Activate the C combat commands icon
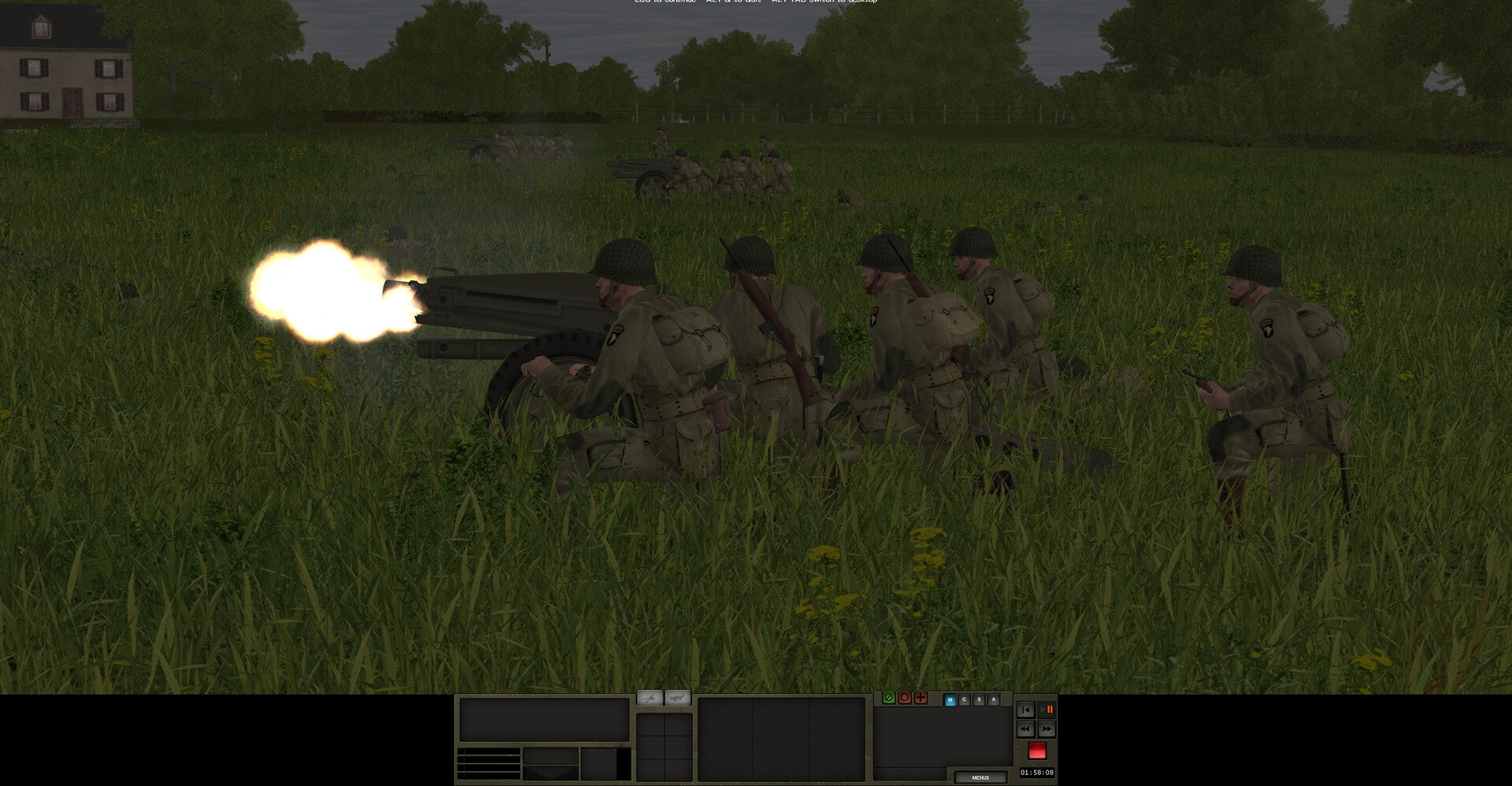This screenshot has height=786, width=1512. coord(964,699)
